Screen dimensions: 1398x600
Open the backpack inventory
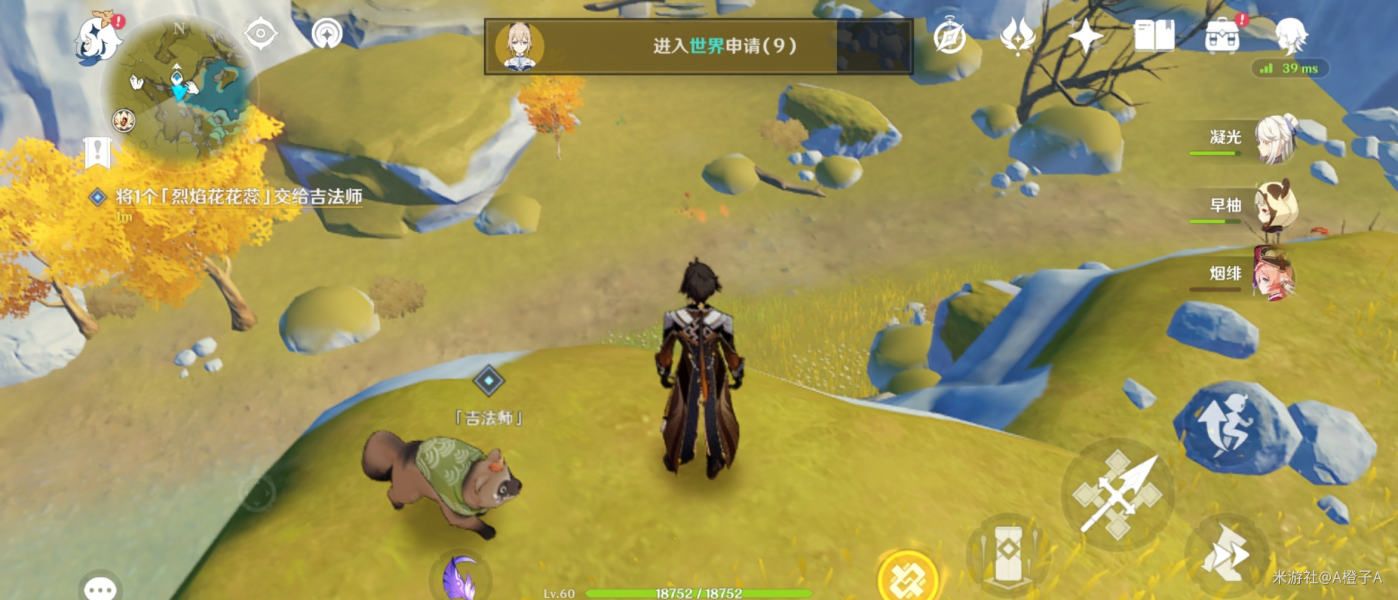pyautogui.click(x=1222, y=37)
